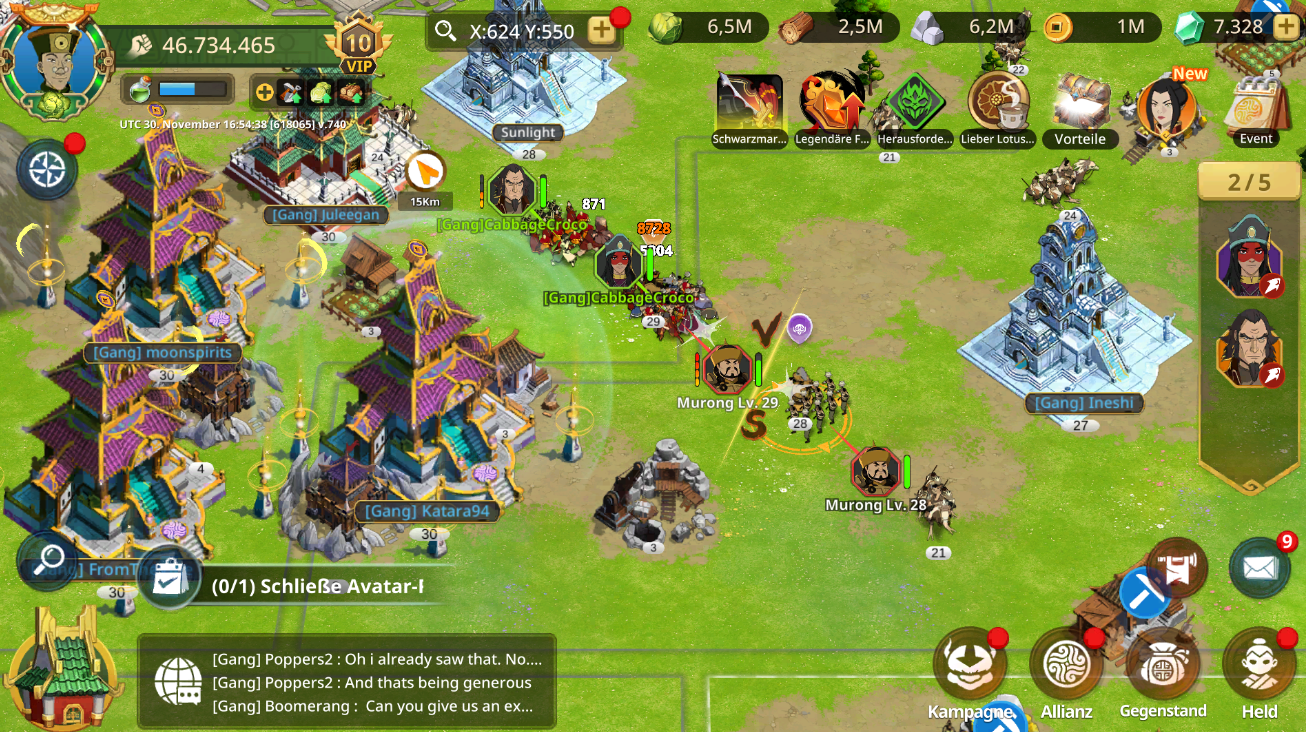This screenshot has height=732, width=1306.
Task: Open the VIP 10 badge
Action: pos(358,45)
